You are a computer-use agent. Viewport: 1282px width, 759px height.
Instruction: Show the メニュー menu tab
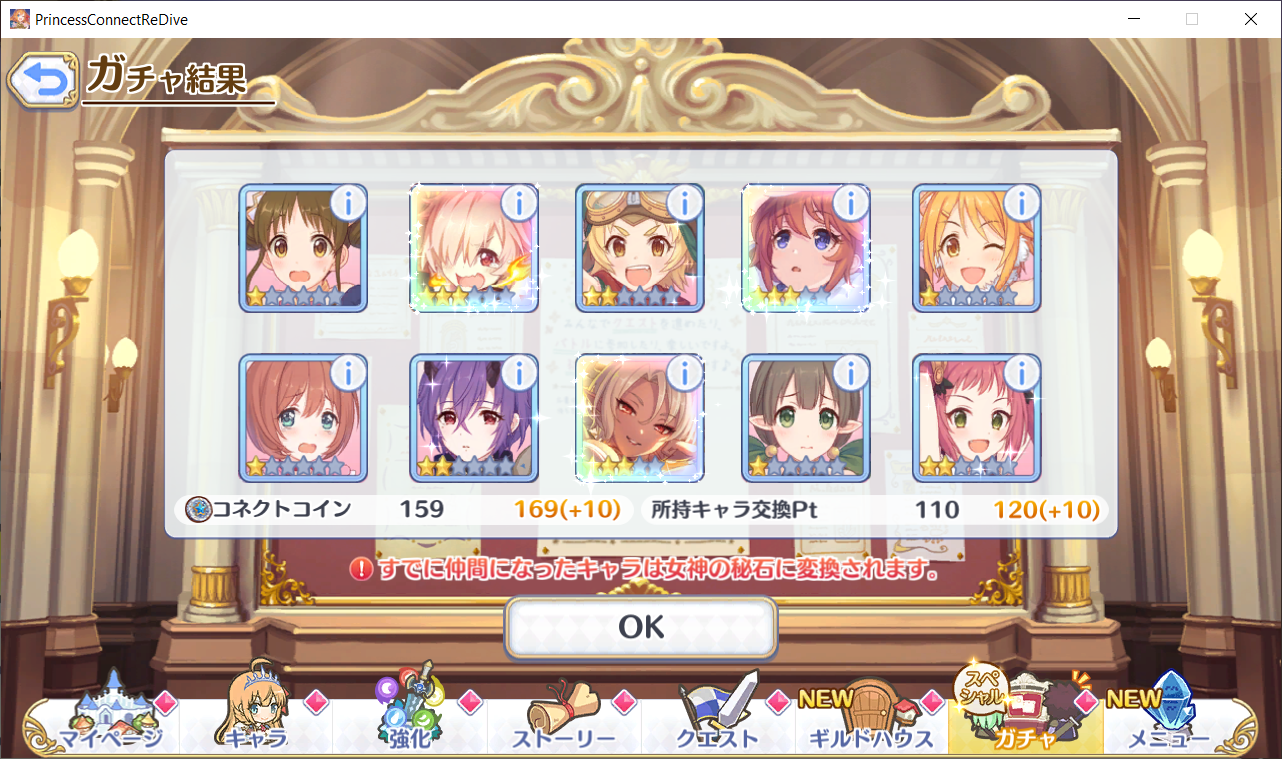point(1170,725)
